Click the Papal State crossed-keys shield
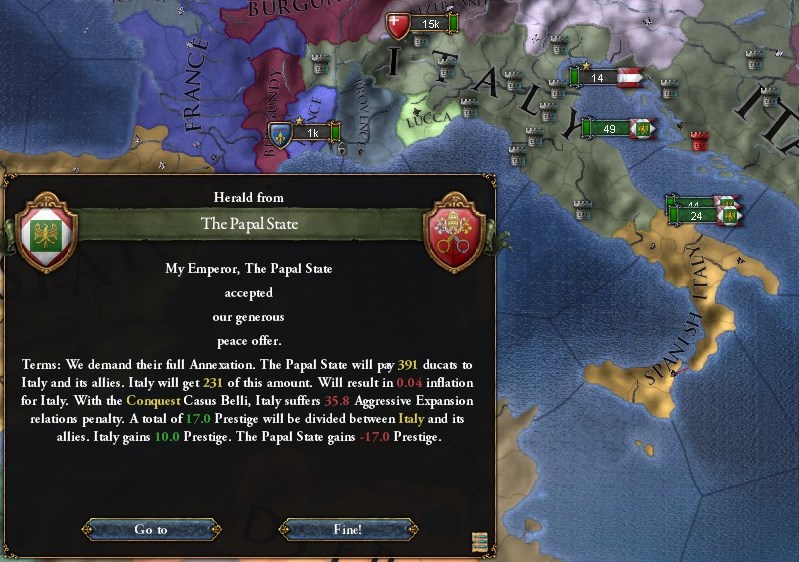799x562 pixels. click(454, 233)
